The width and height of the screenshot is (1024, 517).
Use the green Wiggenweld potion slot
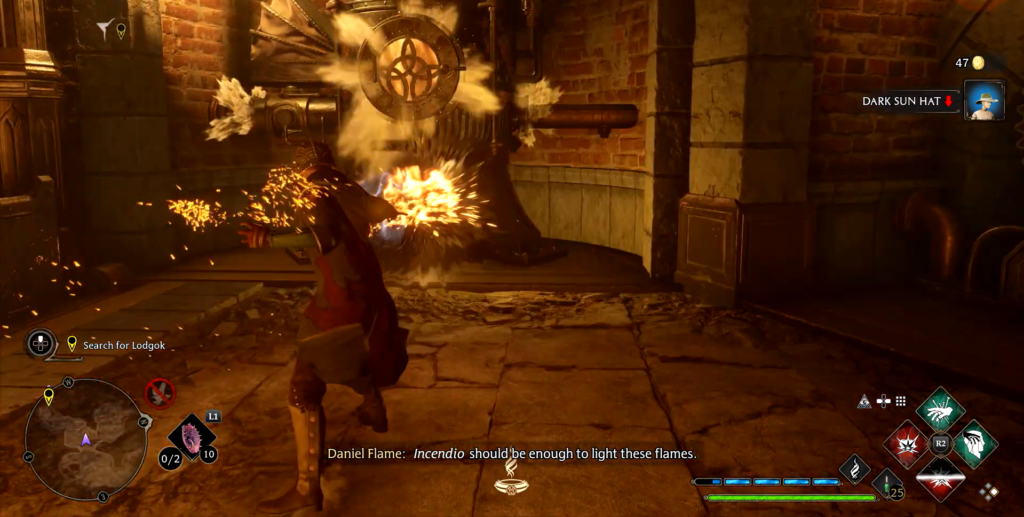coord(885,484)
